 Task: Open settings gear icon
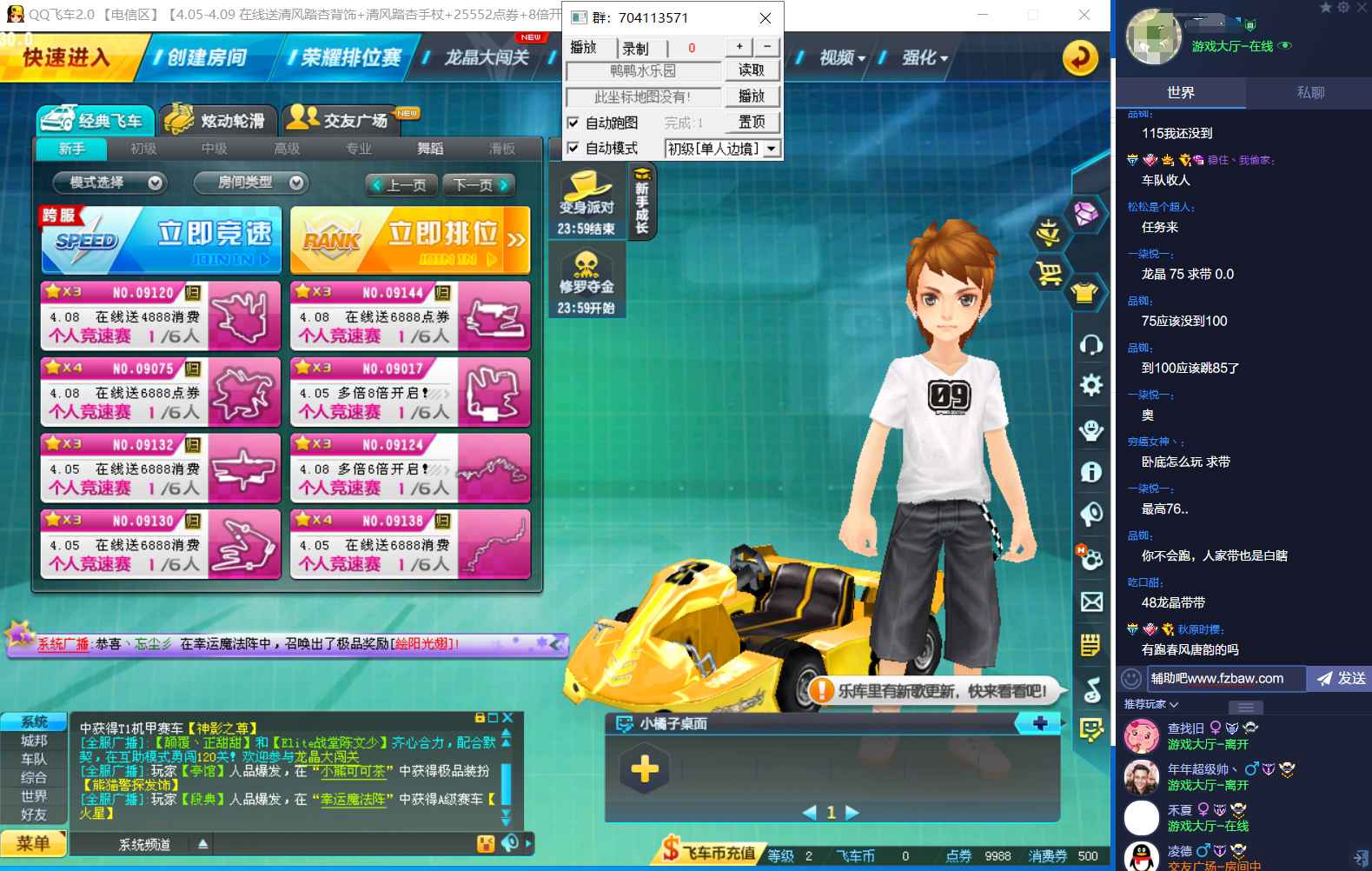tap(1091, 385)
